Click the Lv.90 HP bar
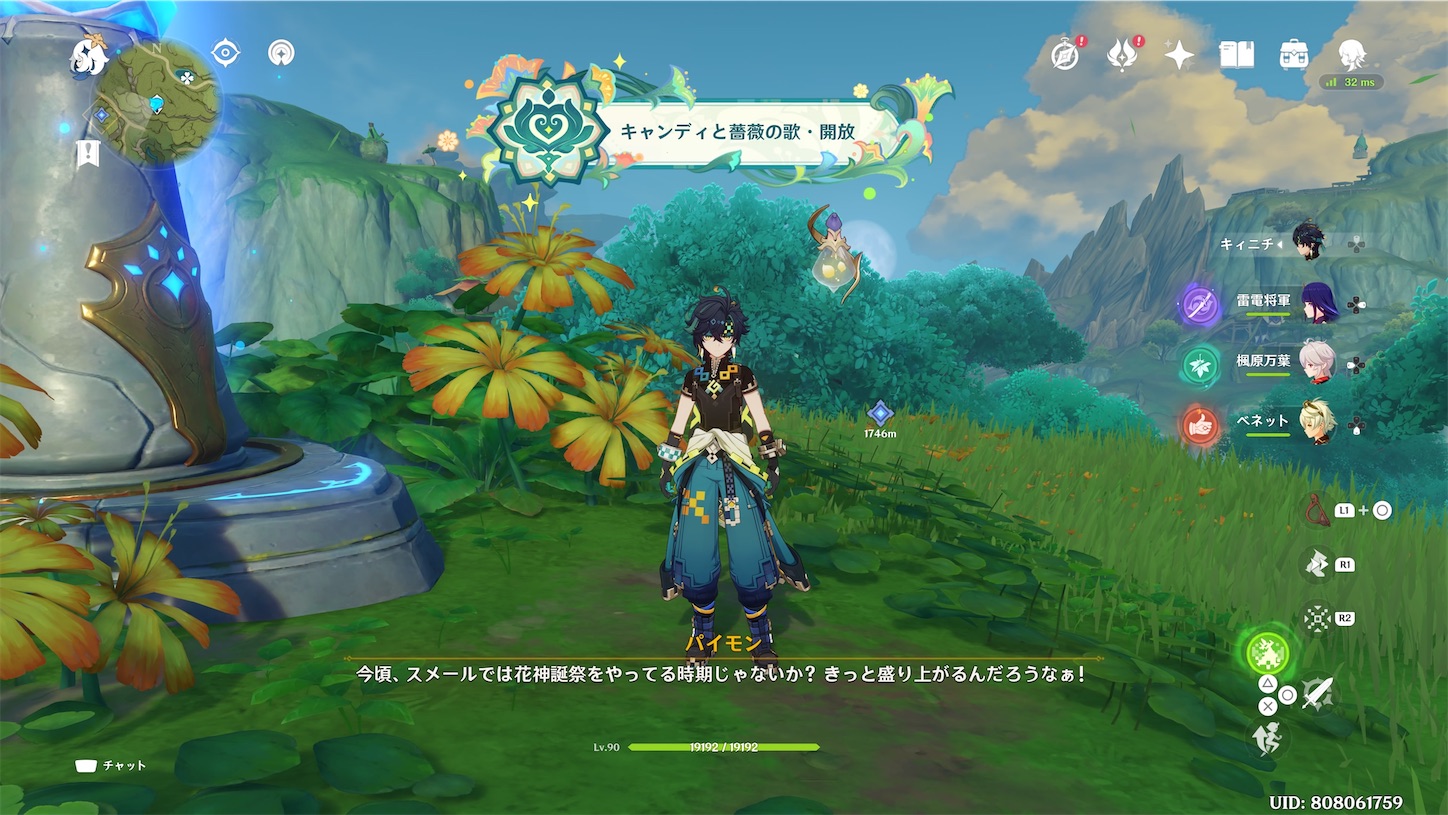The width and height of the screenshot is (1448, 815). (x=723, y=746)
